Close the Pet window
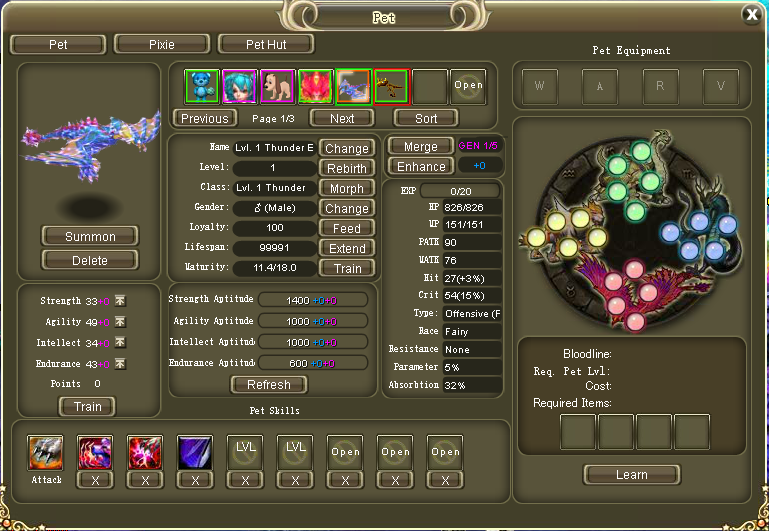The image size is (769, 531). (x=751, y=14)
